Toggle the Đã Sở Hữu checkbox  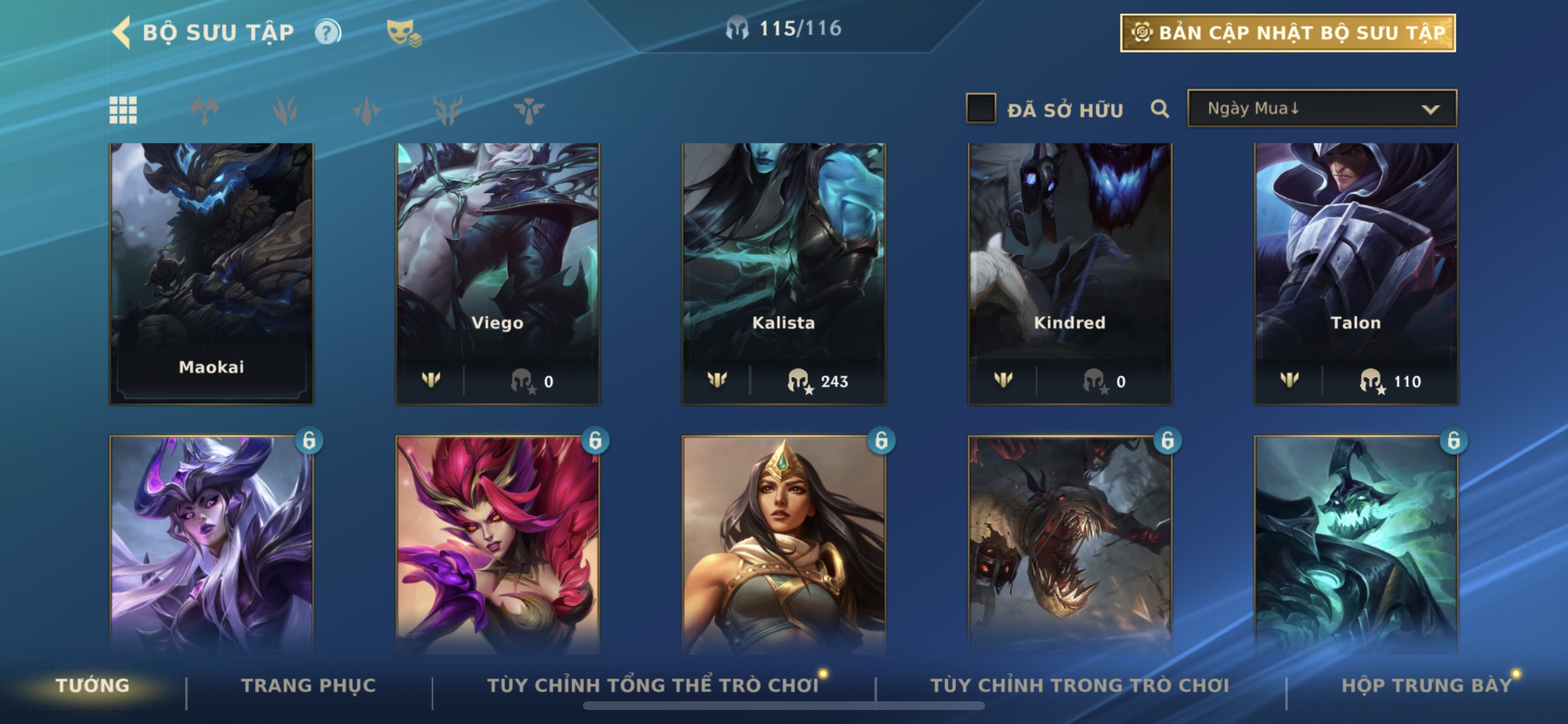click(x=981, y=108)
